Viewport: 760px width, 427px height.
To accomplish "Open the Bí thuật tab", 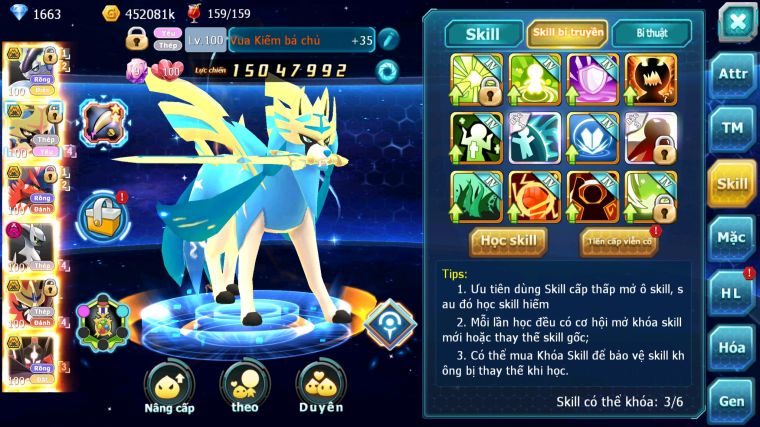I will tap(650, 33).
